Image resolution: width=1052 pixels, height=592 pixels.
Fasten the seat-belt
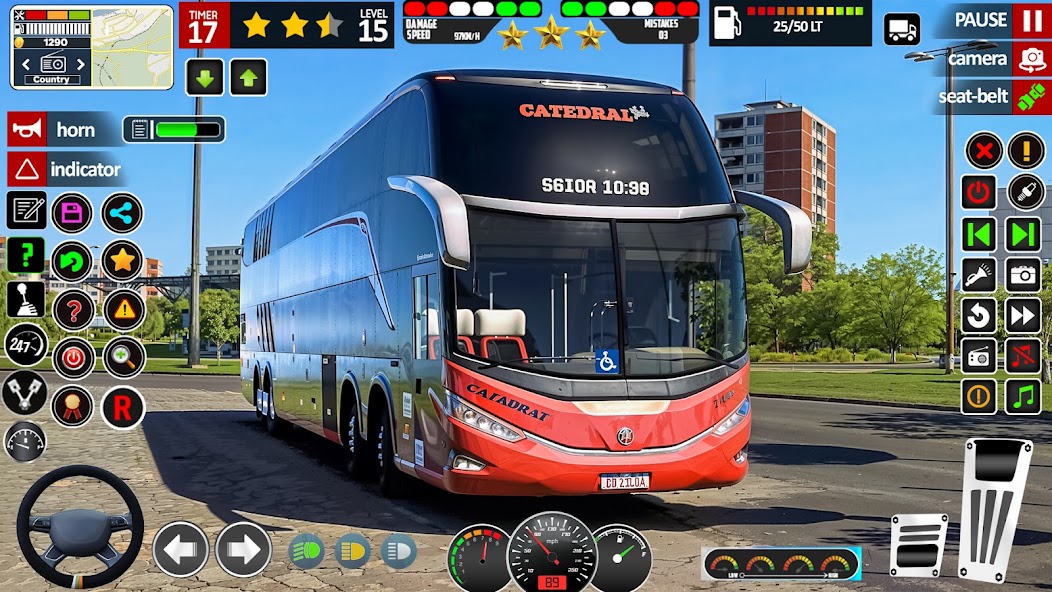click(x=1030, y=97)
